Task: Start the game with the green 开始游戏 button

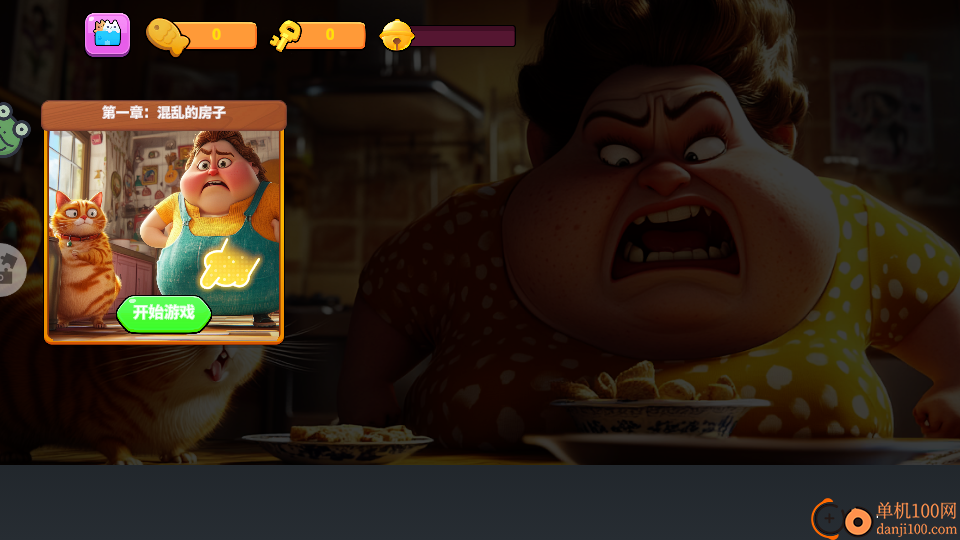Action: (x=164, y=314)
